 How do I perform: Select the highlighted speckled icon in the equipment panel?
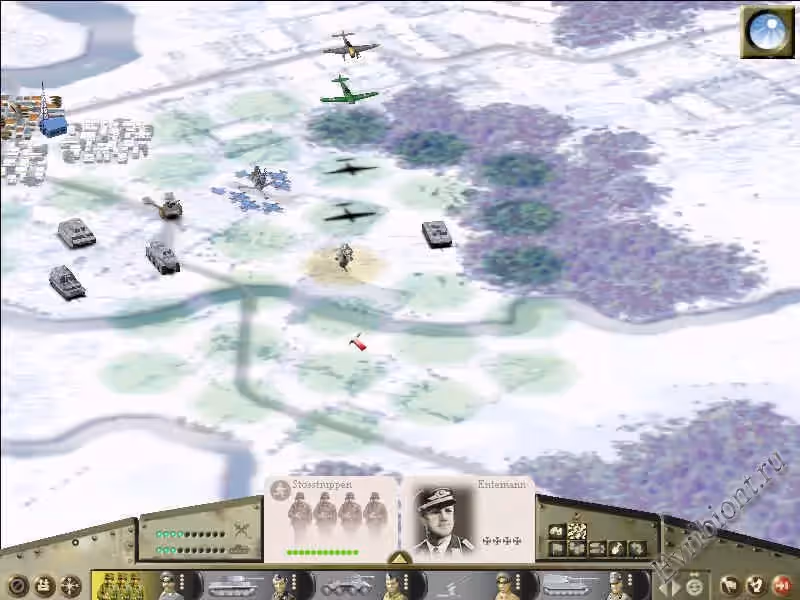click(x=577, y=532)
